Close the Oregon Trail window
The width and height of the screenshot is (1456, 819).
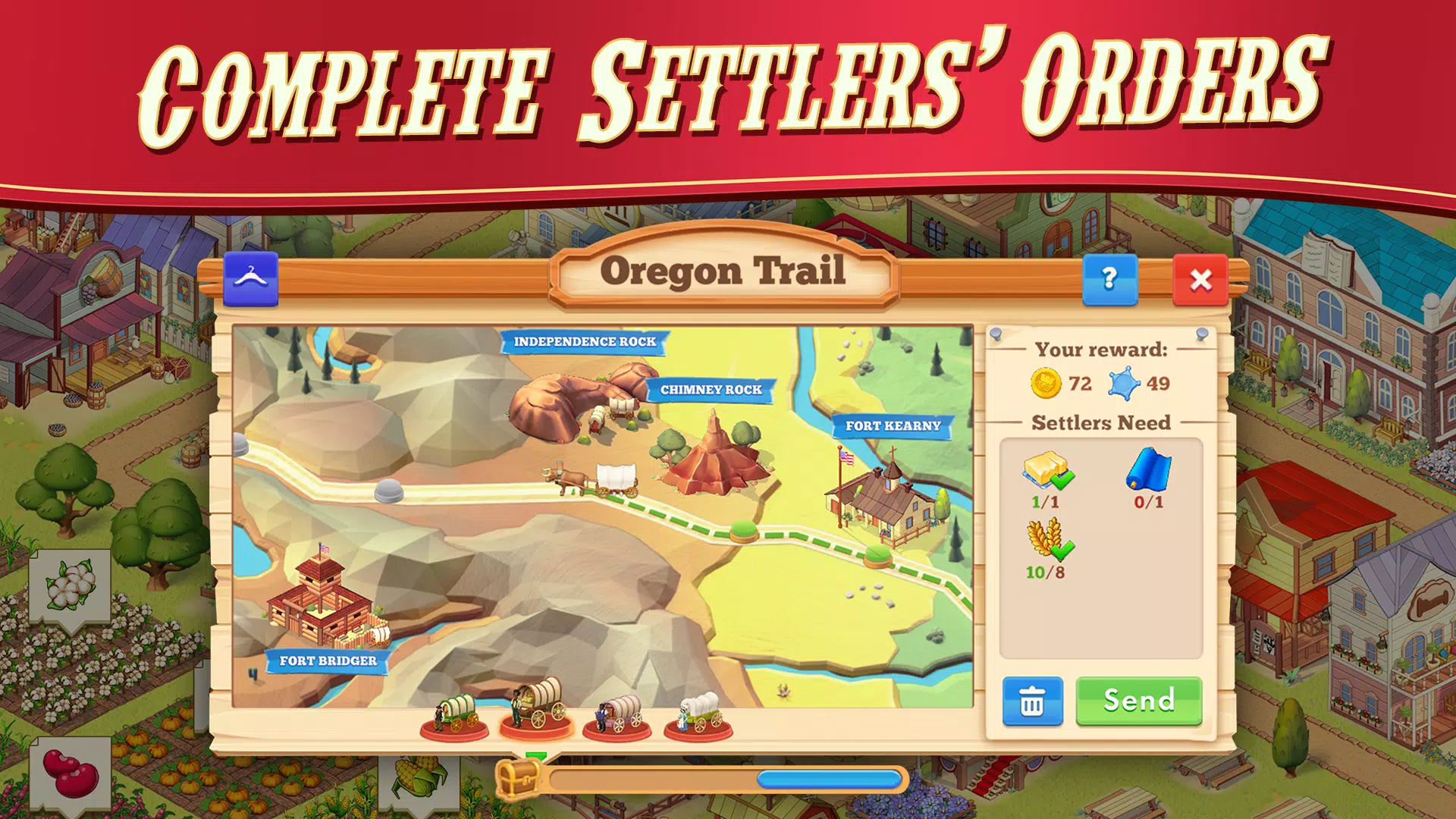click(x=1201, y=280)
